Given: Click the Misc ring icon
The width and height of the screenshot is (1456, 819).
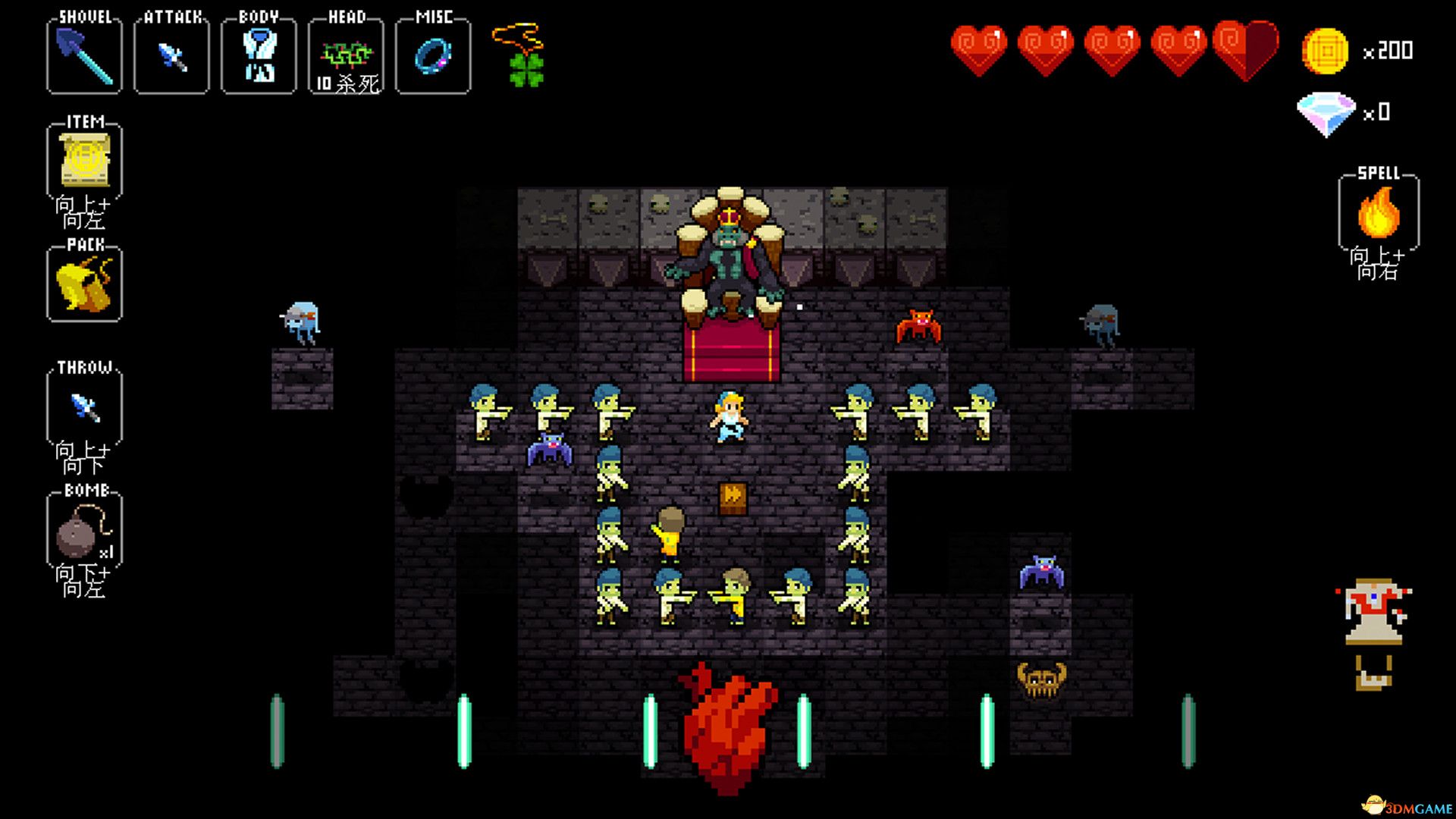Looking at the screenshot, I should (432, 57).
